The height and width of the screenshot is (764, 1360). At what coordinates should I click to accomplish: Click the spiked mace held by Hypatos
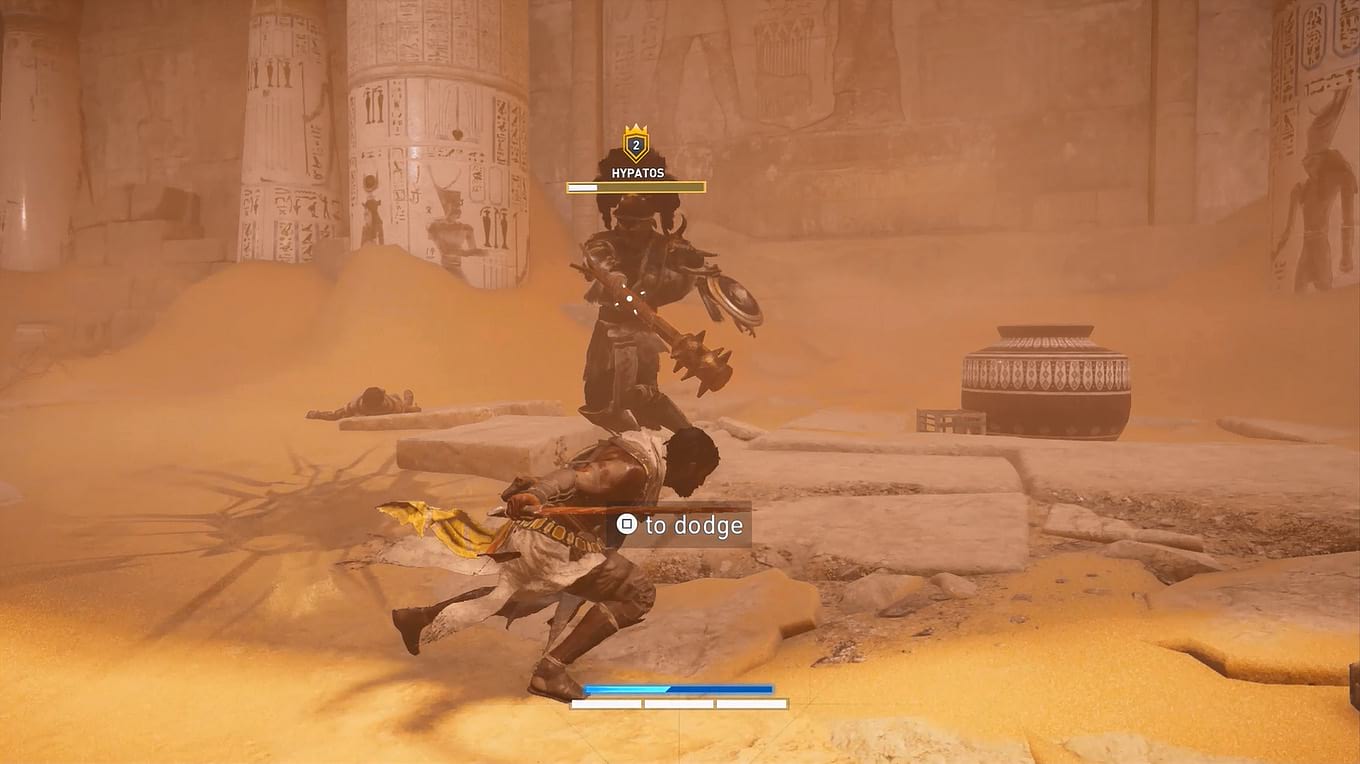pyautogui.click(x=700, y=360)
